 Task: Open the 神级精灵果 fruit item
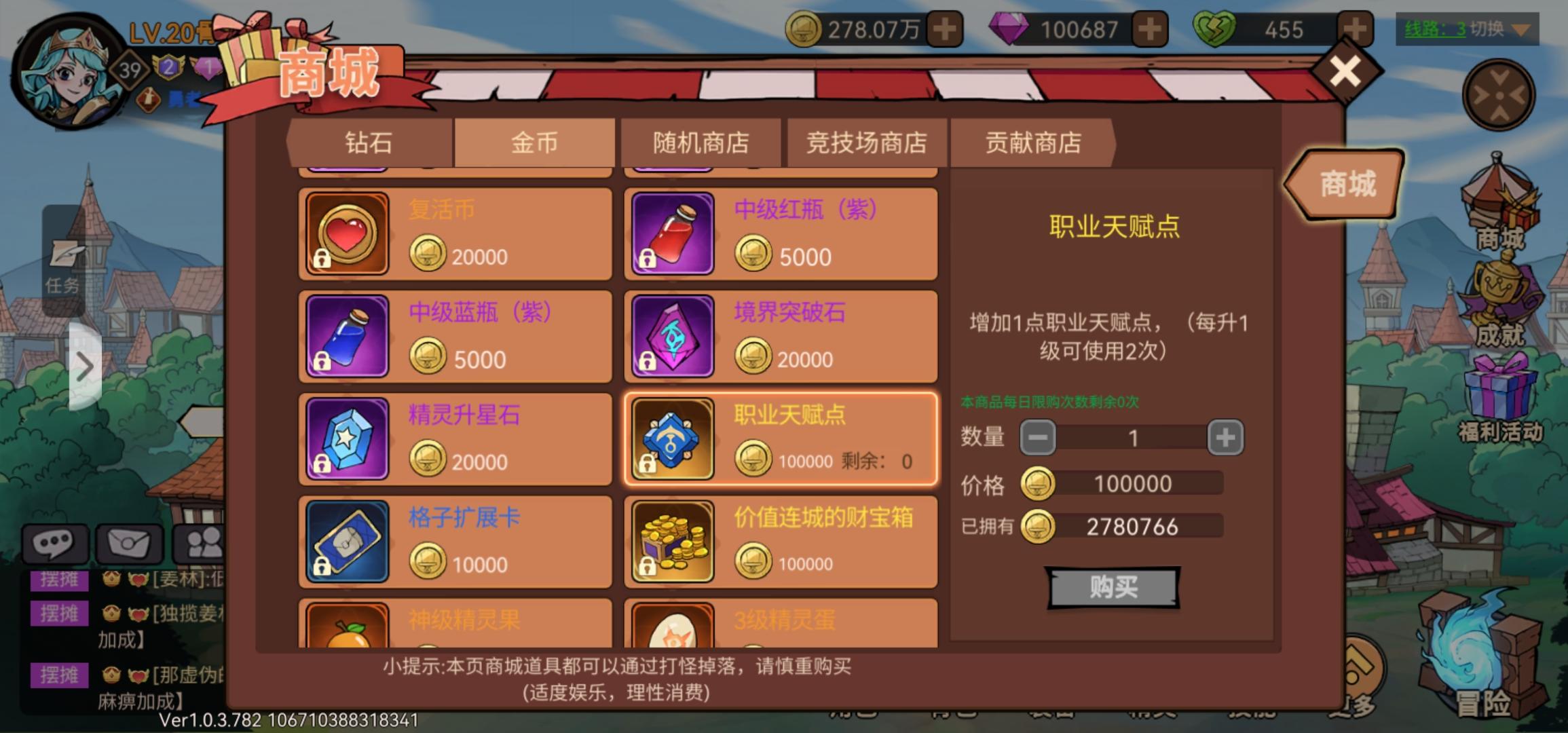pyautogui.click(x=455, y=628)
